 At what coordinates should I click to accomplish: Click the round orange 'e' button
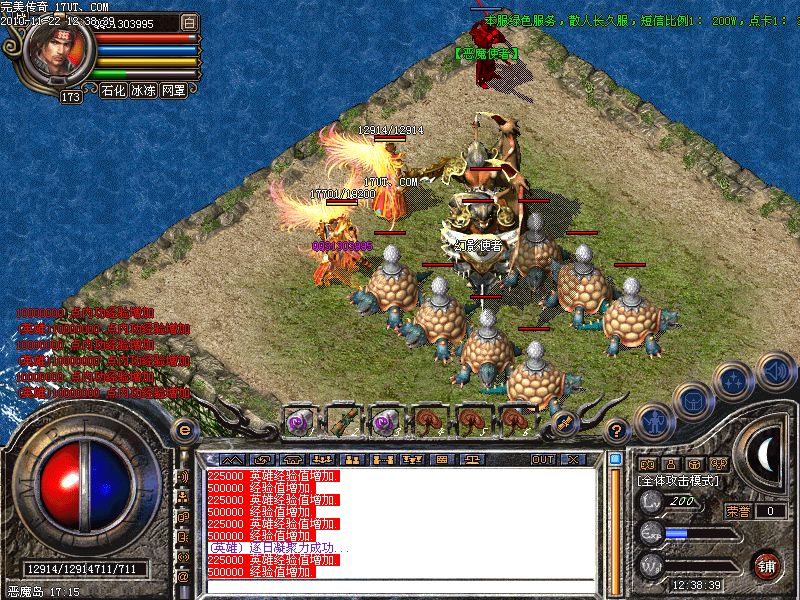[184, 430]
